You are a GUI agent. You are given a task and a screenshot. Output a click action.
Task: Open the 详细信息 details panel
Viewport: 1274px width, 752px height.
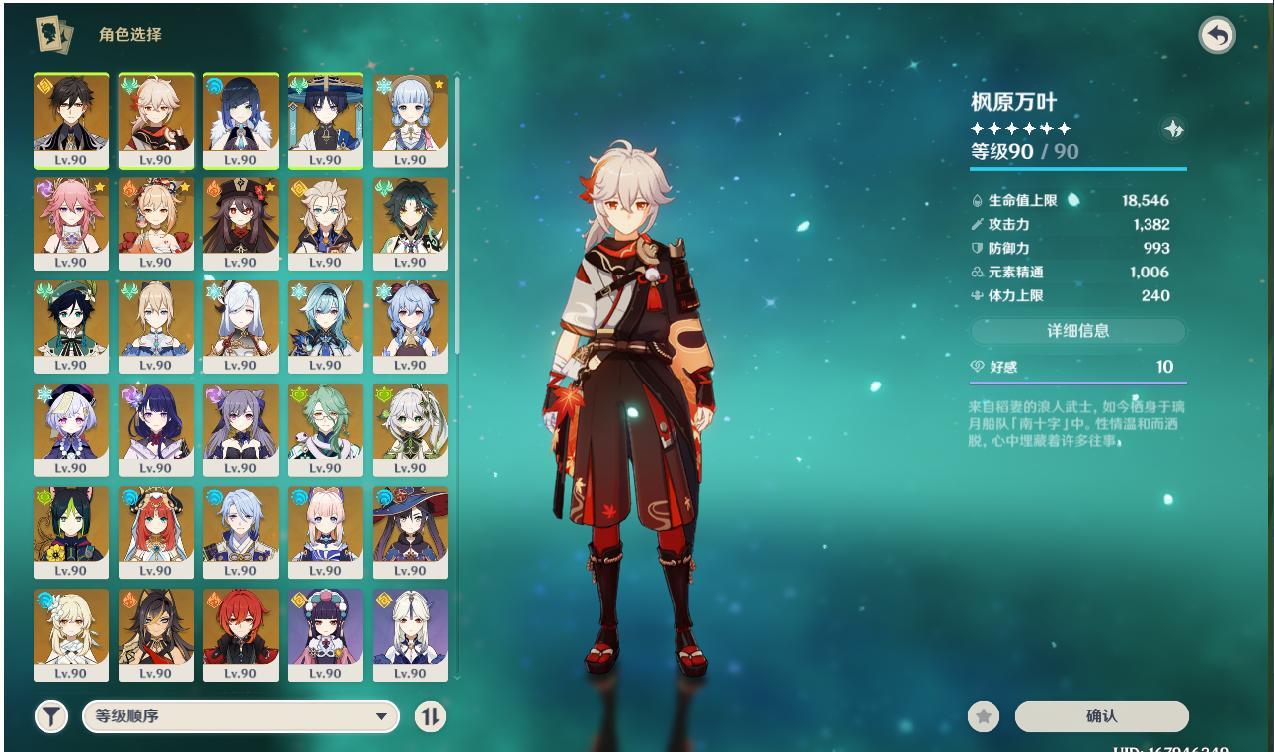pyautogui.click(x=1078, y=331)
